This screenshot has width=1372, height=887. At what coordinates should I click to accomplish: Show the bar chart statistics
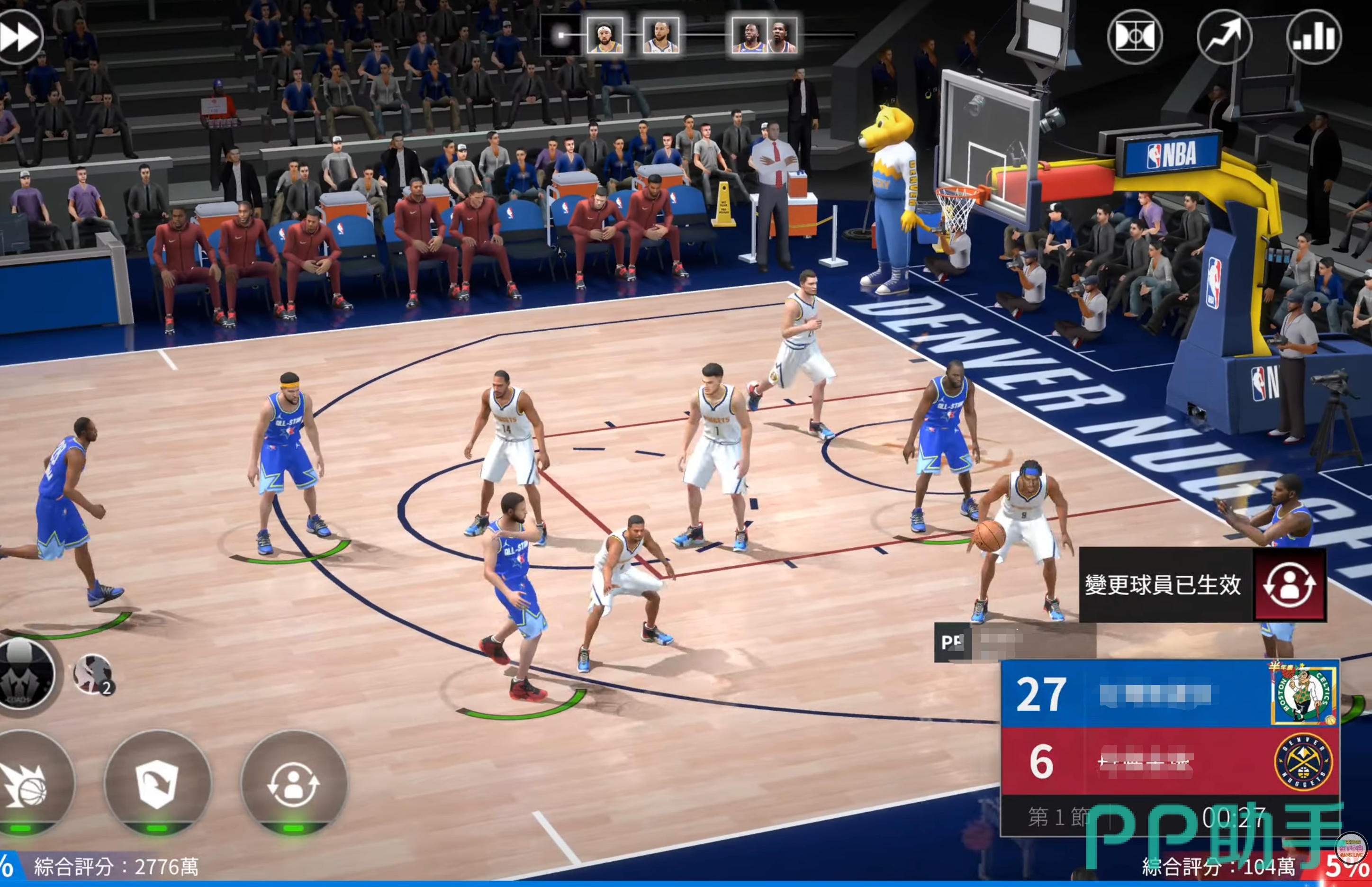click(1314, 37)
